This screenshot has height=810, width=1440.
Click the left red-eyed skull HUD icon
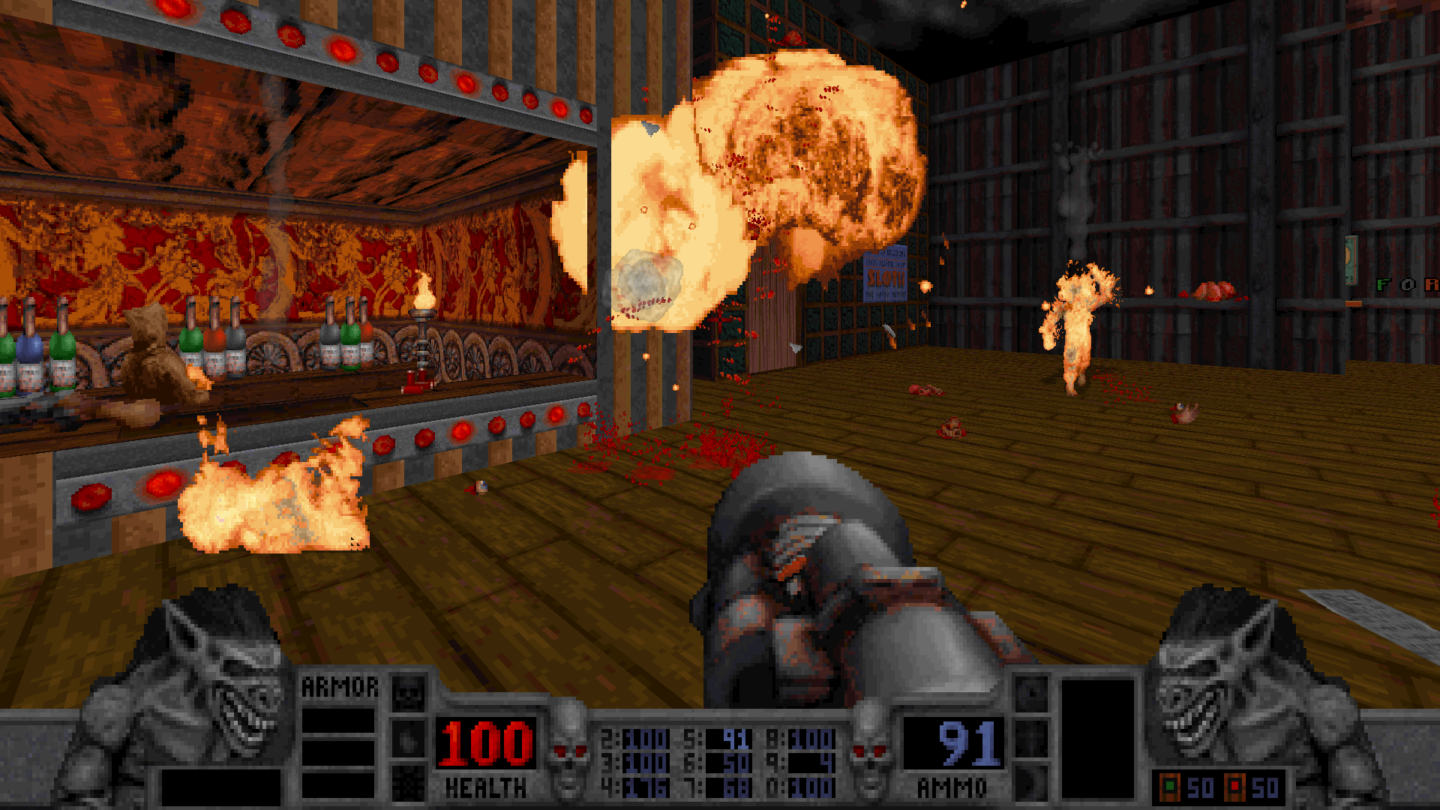click(569, 749)
